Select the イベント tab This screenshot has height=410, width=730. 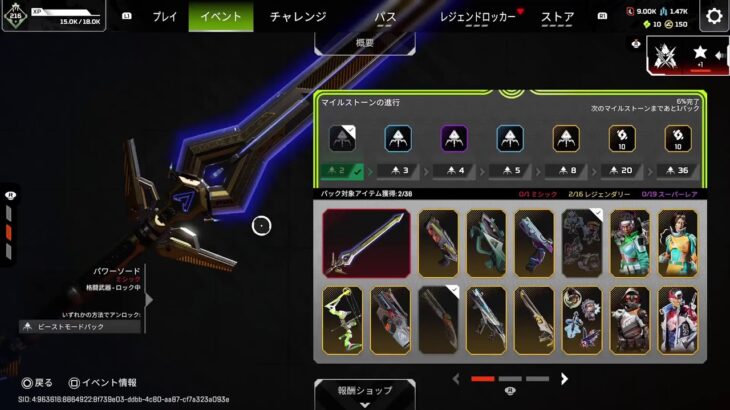coord(220,16)
